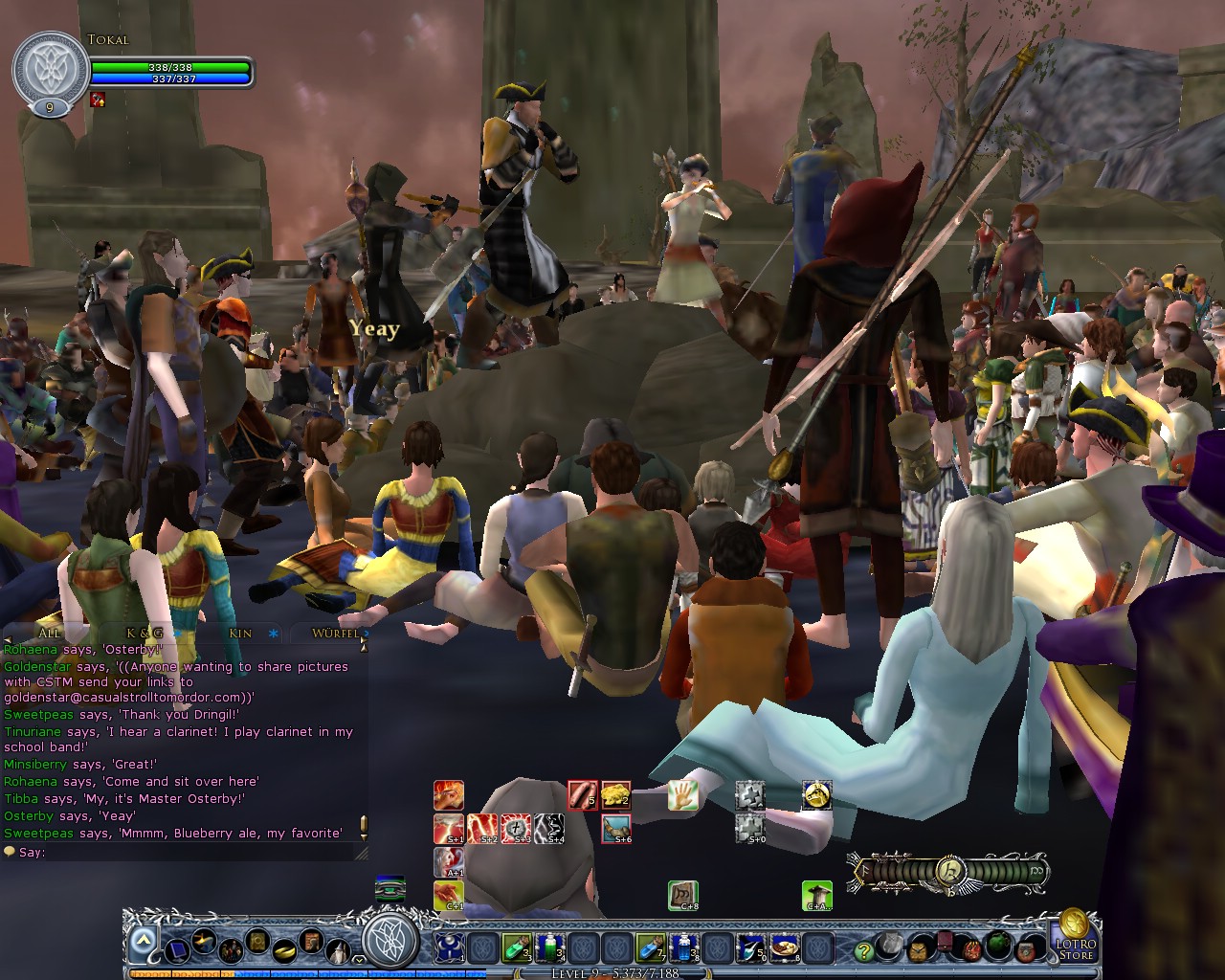The width and height of the screenshot is (1225, 980).
Task: Use the sausage food item quickslot
Action: tap(583, 797)
